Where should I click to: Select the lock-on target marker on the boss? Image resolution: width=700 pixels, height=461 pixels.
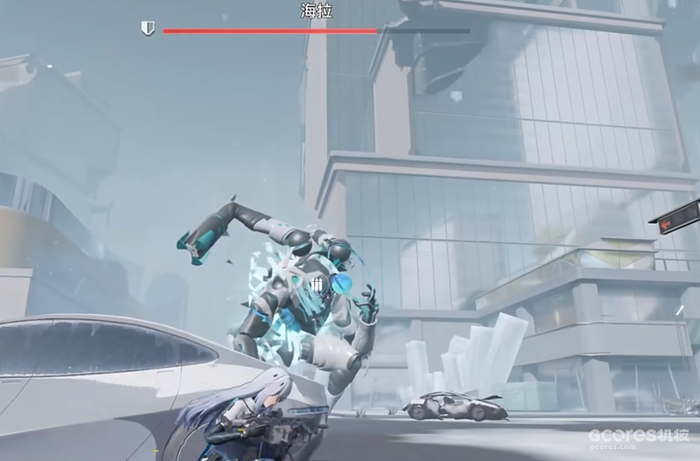[318, 285]
